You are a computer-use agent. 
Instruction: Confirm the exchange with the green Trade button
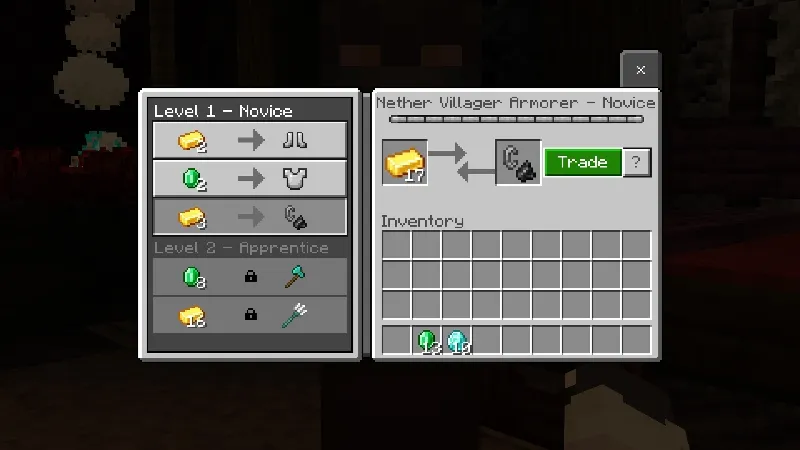pyautogui.click(x=583, y=163)
